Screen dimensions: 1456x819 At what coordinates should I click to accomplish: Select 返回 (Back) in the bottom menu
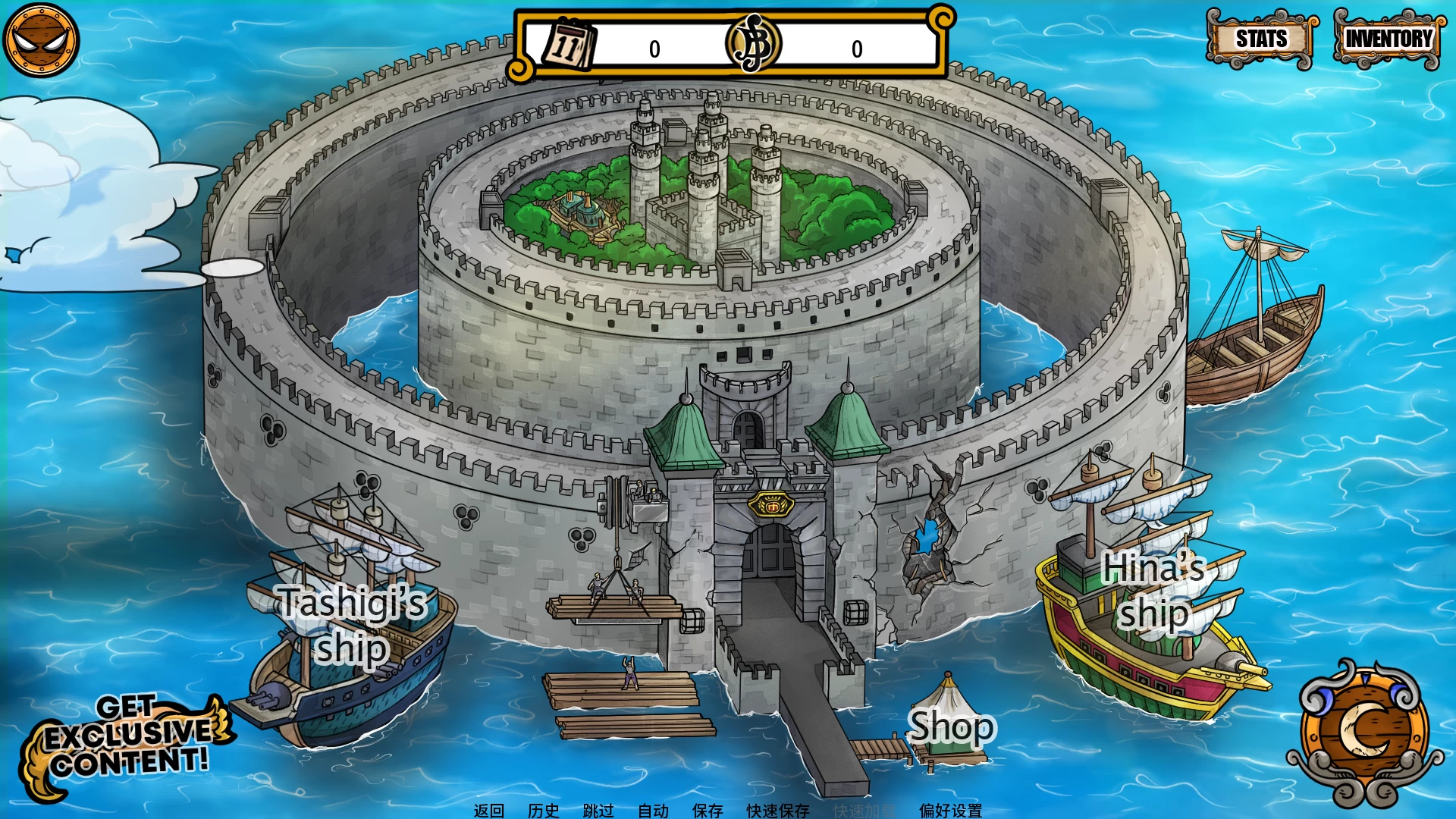[489, 810]
